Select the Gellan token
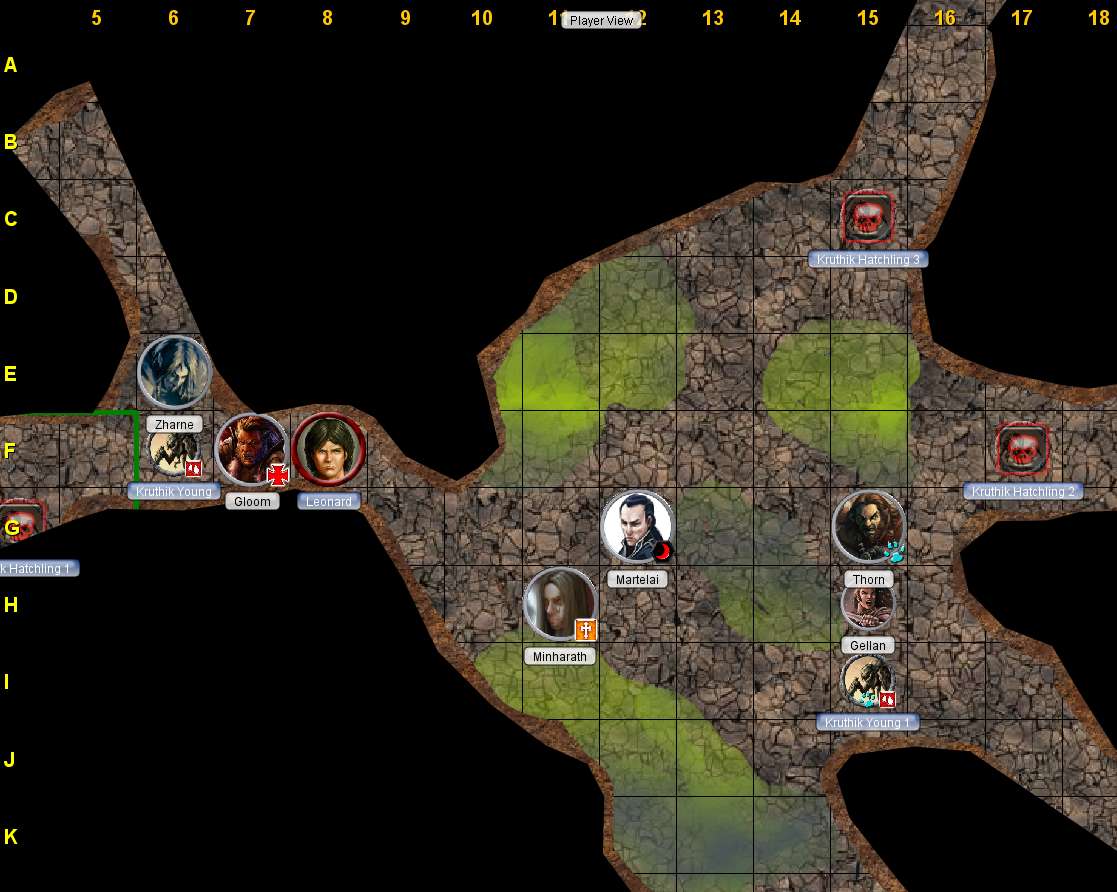1117x892 pixels. [x=868, y=605]
